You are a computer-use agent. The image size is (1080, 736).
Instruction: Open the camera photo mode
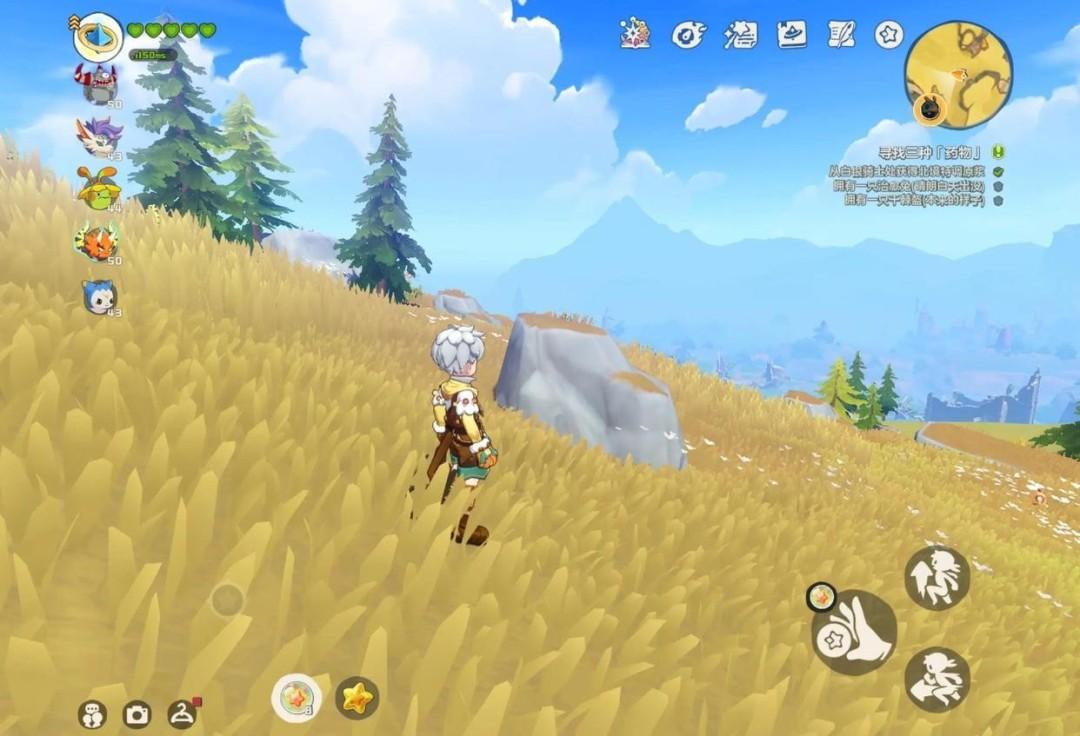click(136, 714)
